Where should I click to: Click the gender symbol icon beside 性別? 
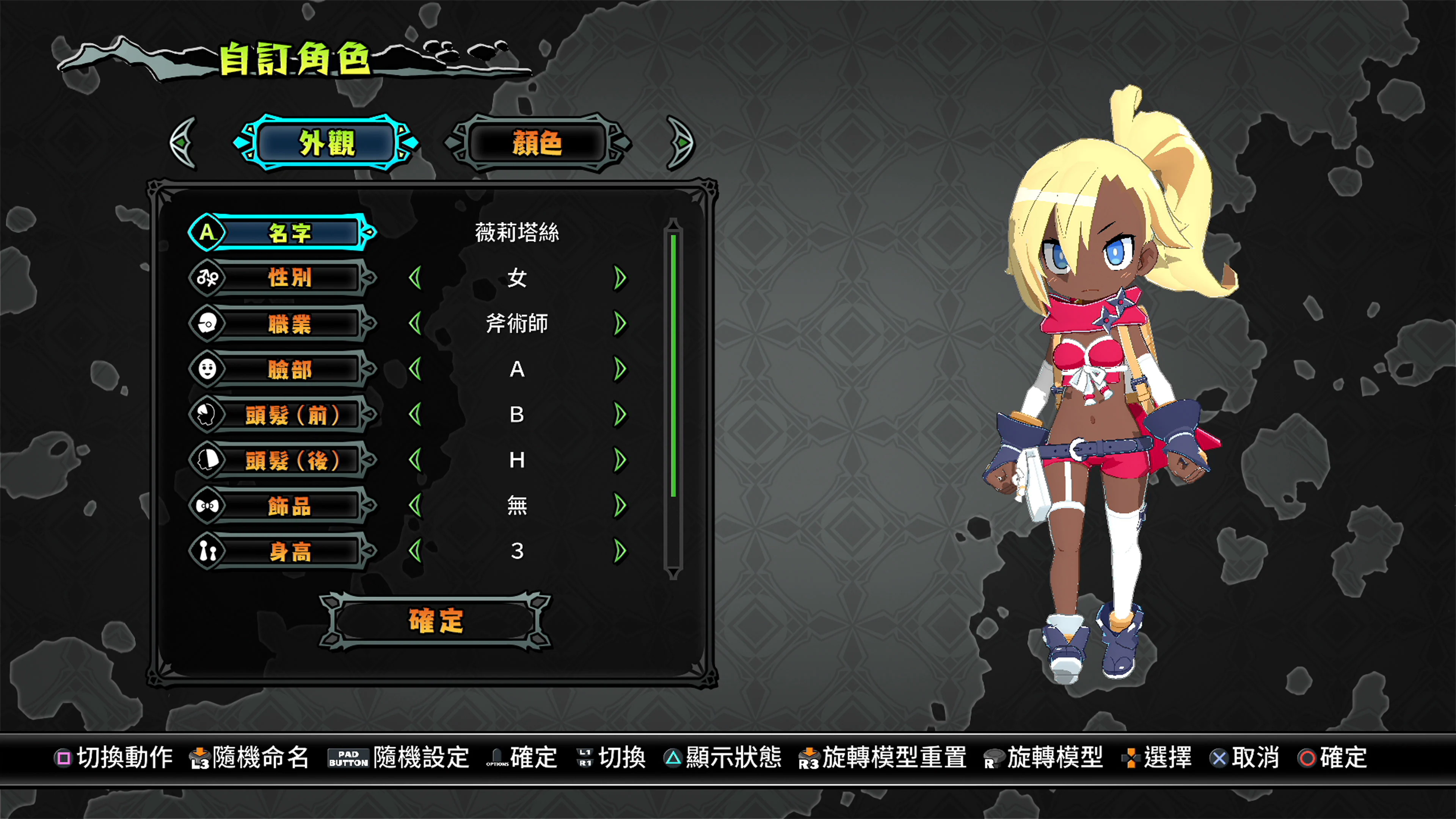pos(207,278)
